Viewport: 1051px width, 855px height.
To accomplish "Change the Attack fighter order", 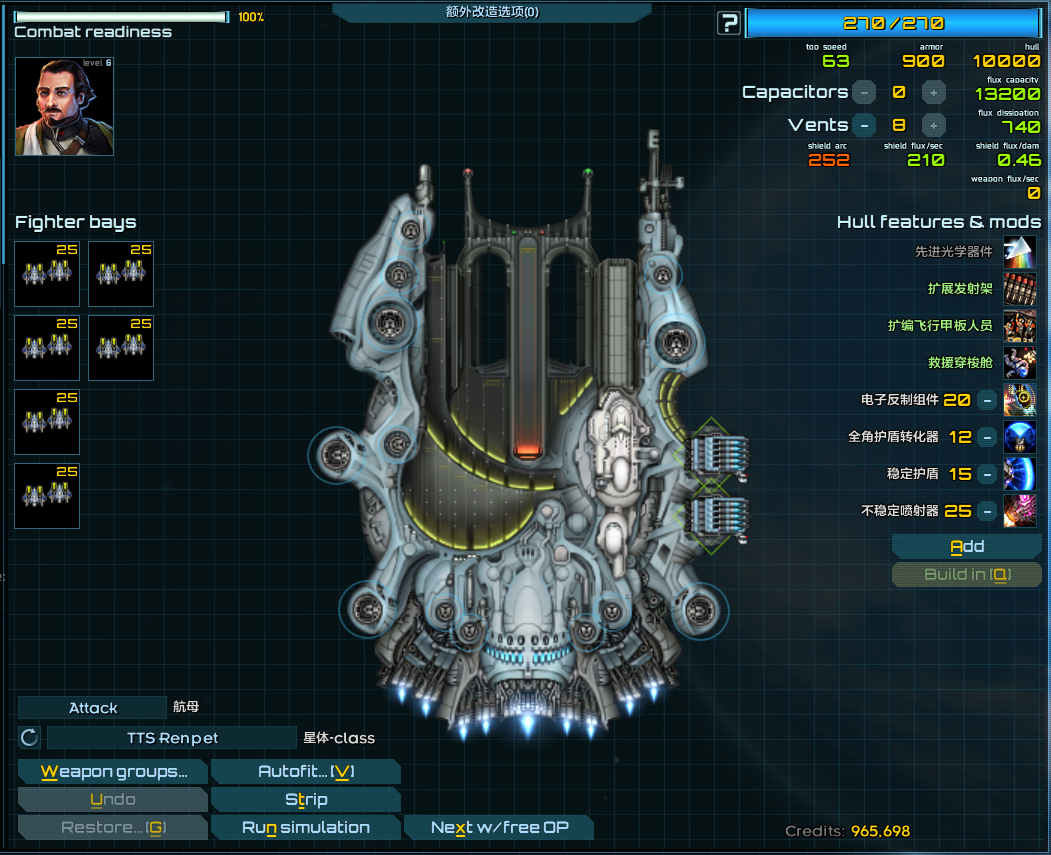I will click(x=92, y=708).
